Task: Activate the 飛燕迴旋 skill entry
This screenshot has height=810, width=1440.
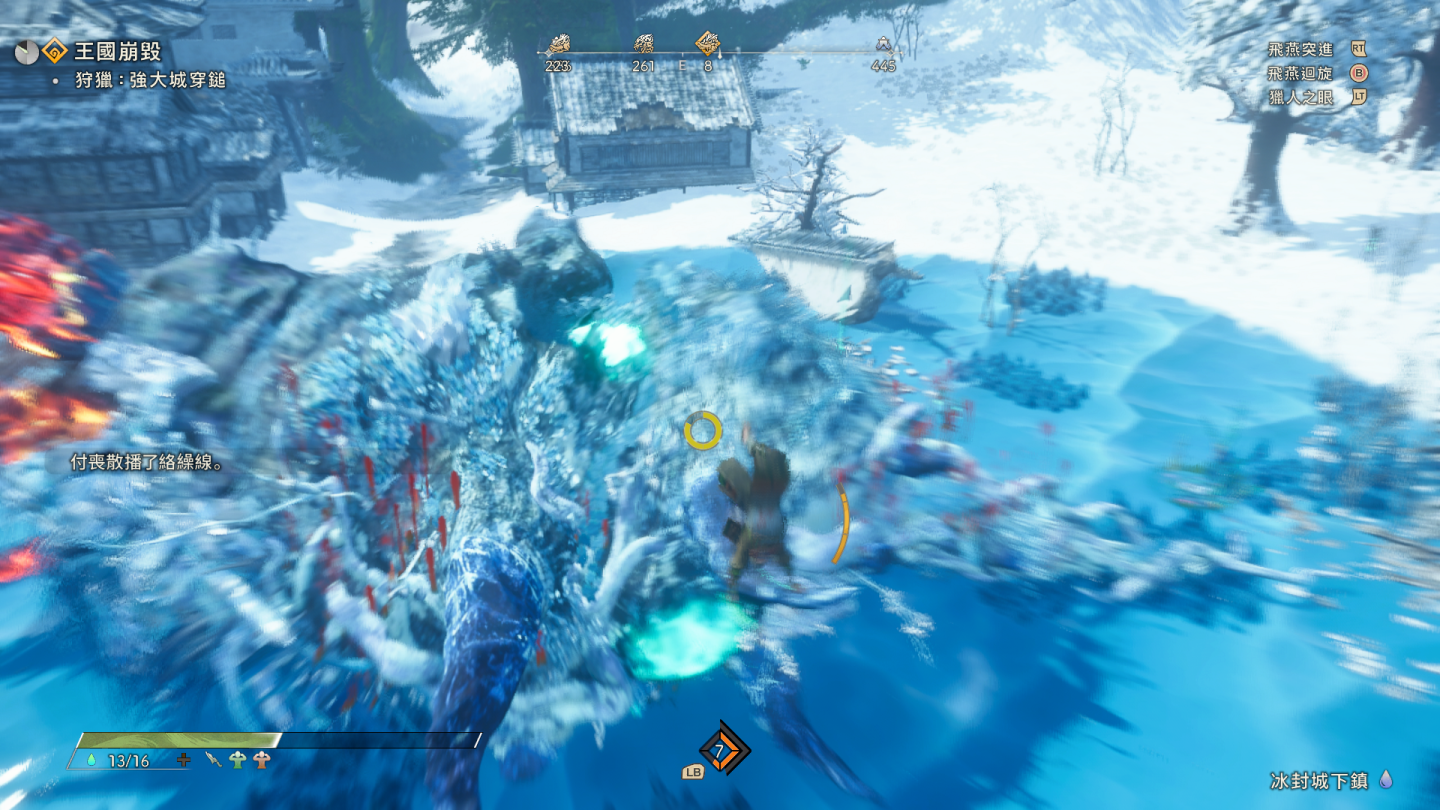Action: click(x=1300, y=73)
